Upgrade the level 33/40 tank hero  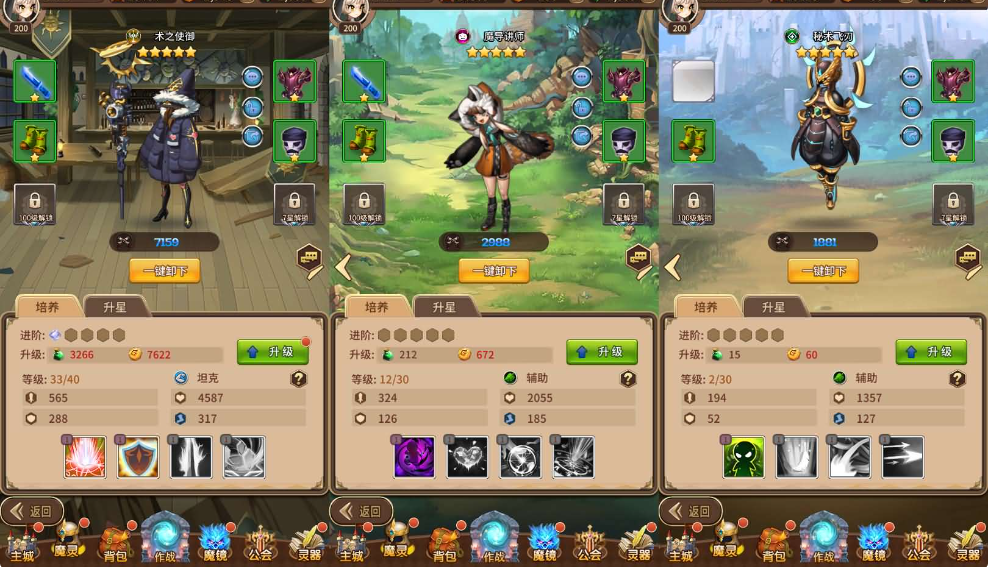272,352
